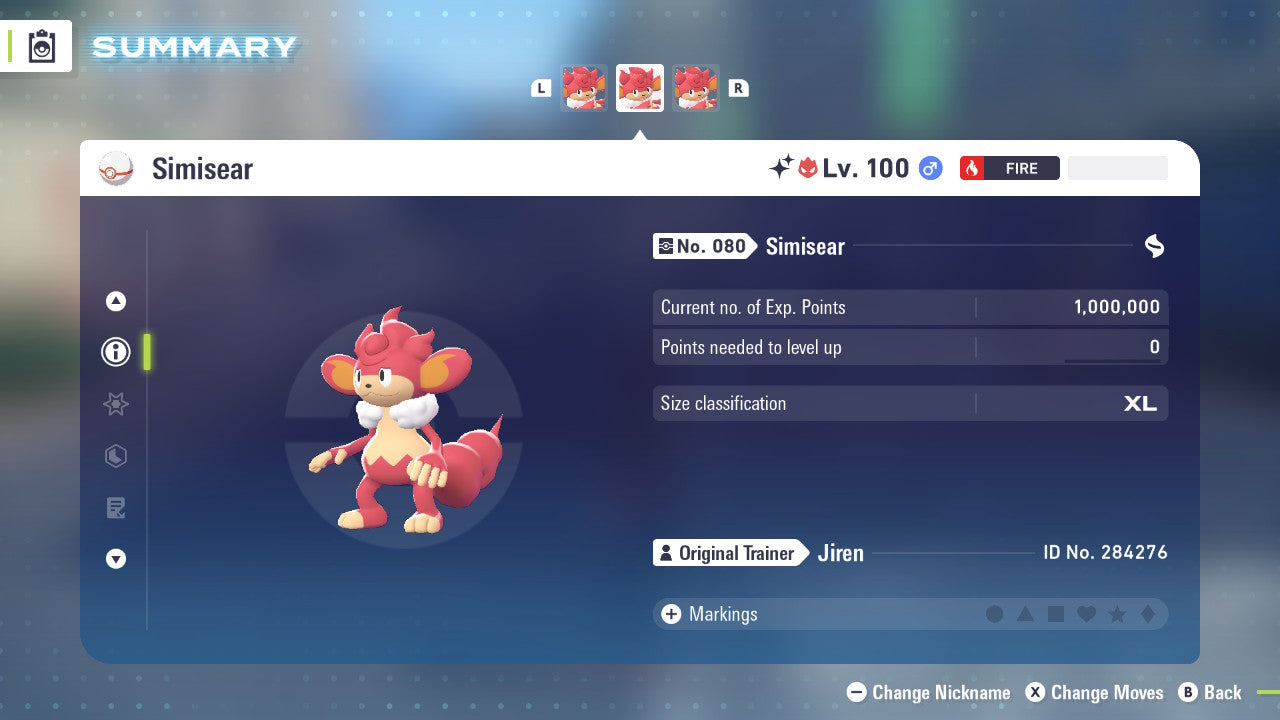Image resolution: width=1280 pixels, height=720 pixels.
Task: Click the down arrow below the sidebar
Action: coord(115,559)
